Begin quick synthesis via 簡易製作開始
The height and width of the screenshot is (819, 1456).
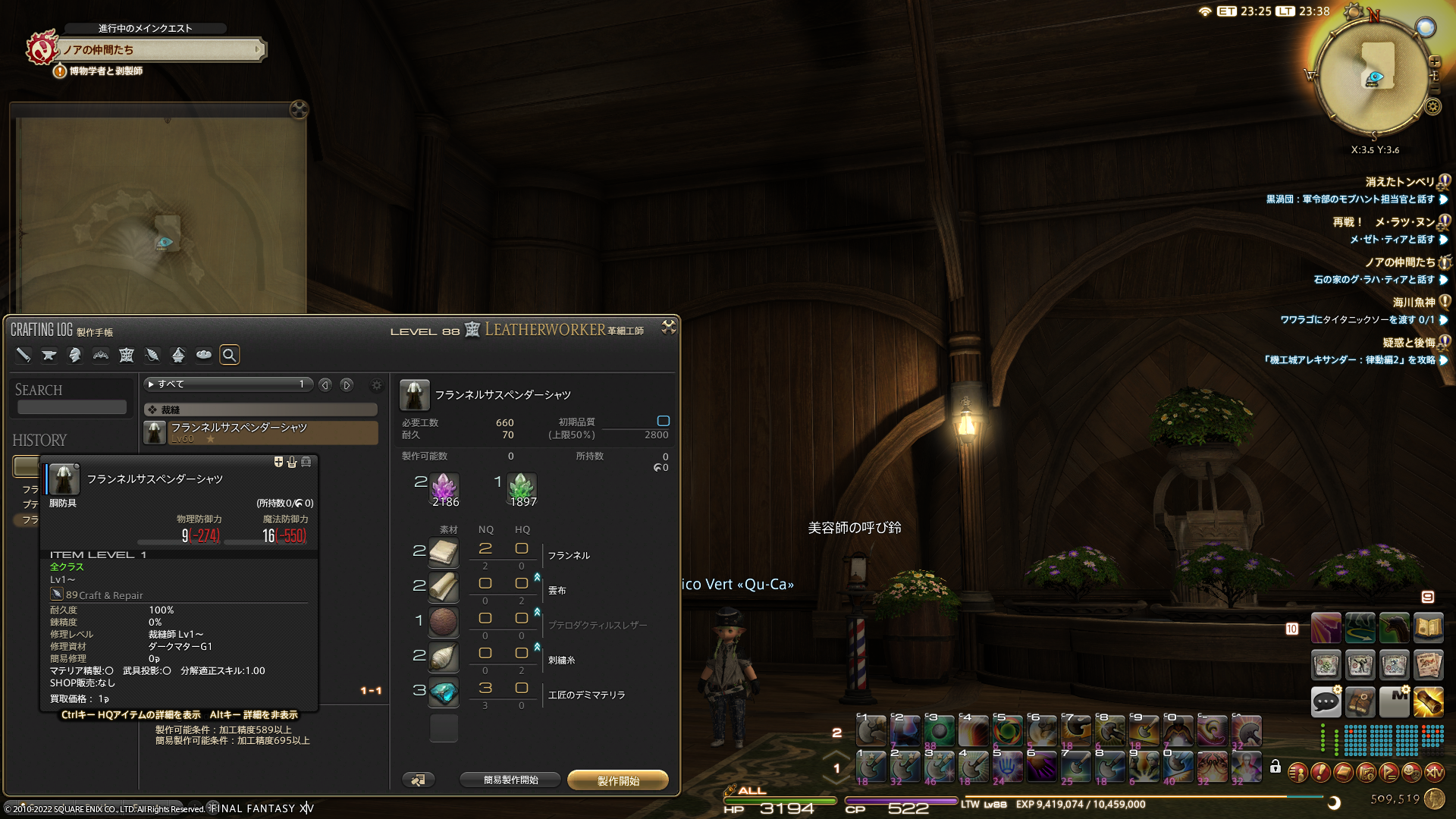point(510,780)
